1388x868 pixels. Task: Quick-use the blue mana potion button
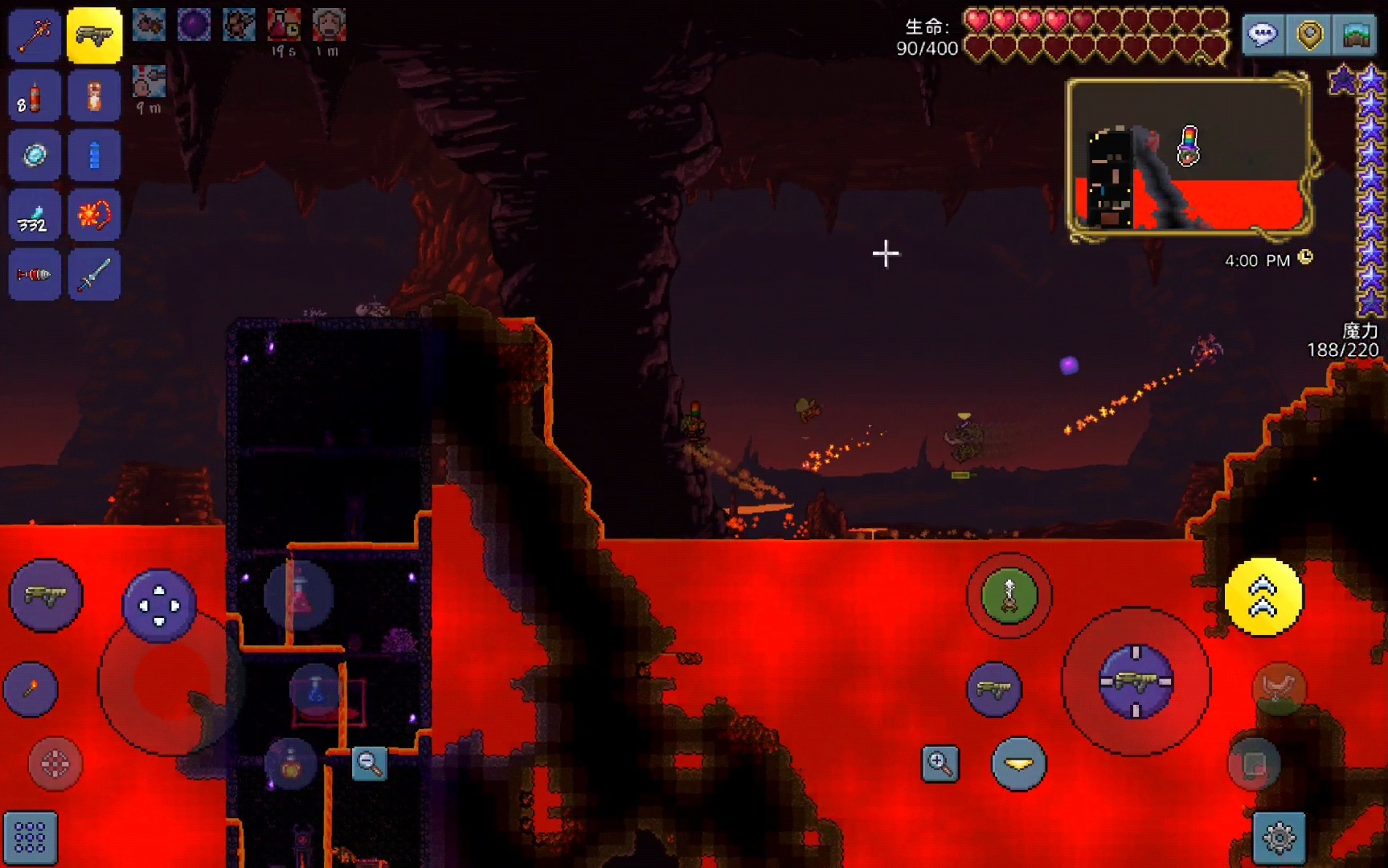pos(316,690)
